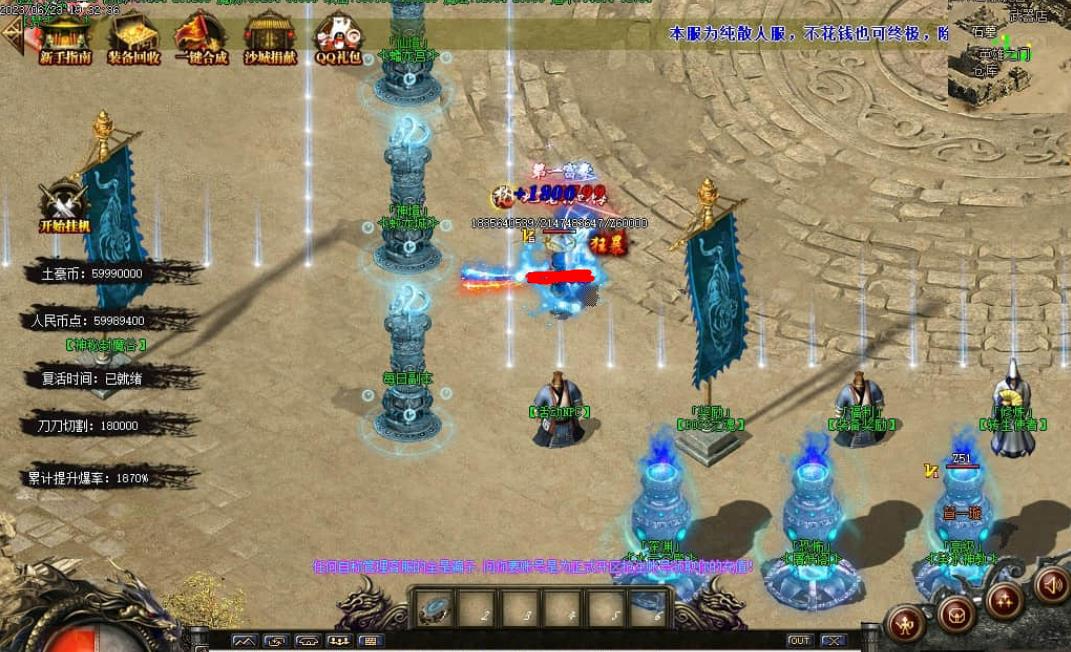
Task: Click the keyboard-grid icon button on the bottom bar
Action: click(370, 640)
